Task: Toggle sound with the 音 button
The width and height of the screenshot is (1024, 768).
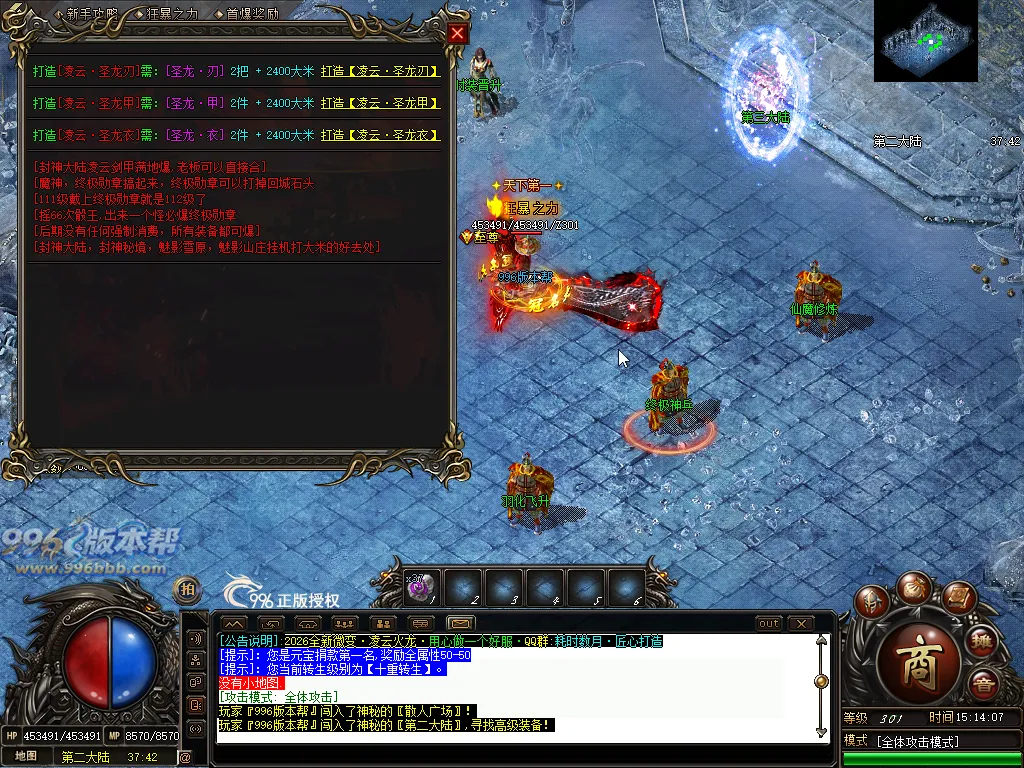Action: coord(983,685)
